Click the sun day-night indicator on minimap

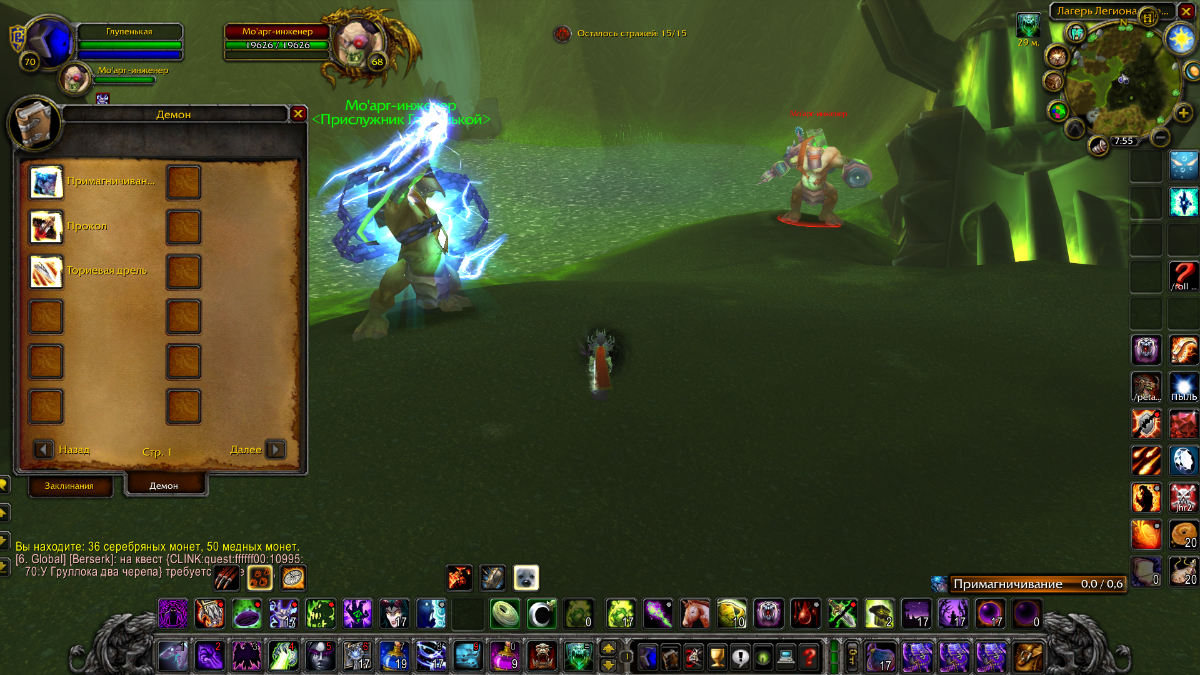coord(1181,38)
